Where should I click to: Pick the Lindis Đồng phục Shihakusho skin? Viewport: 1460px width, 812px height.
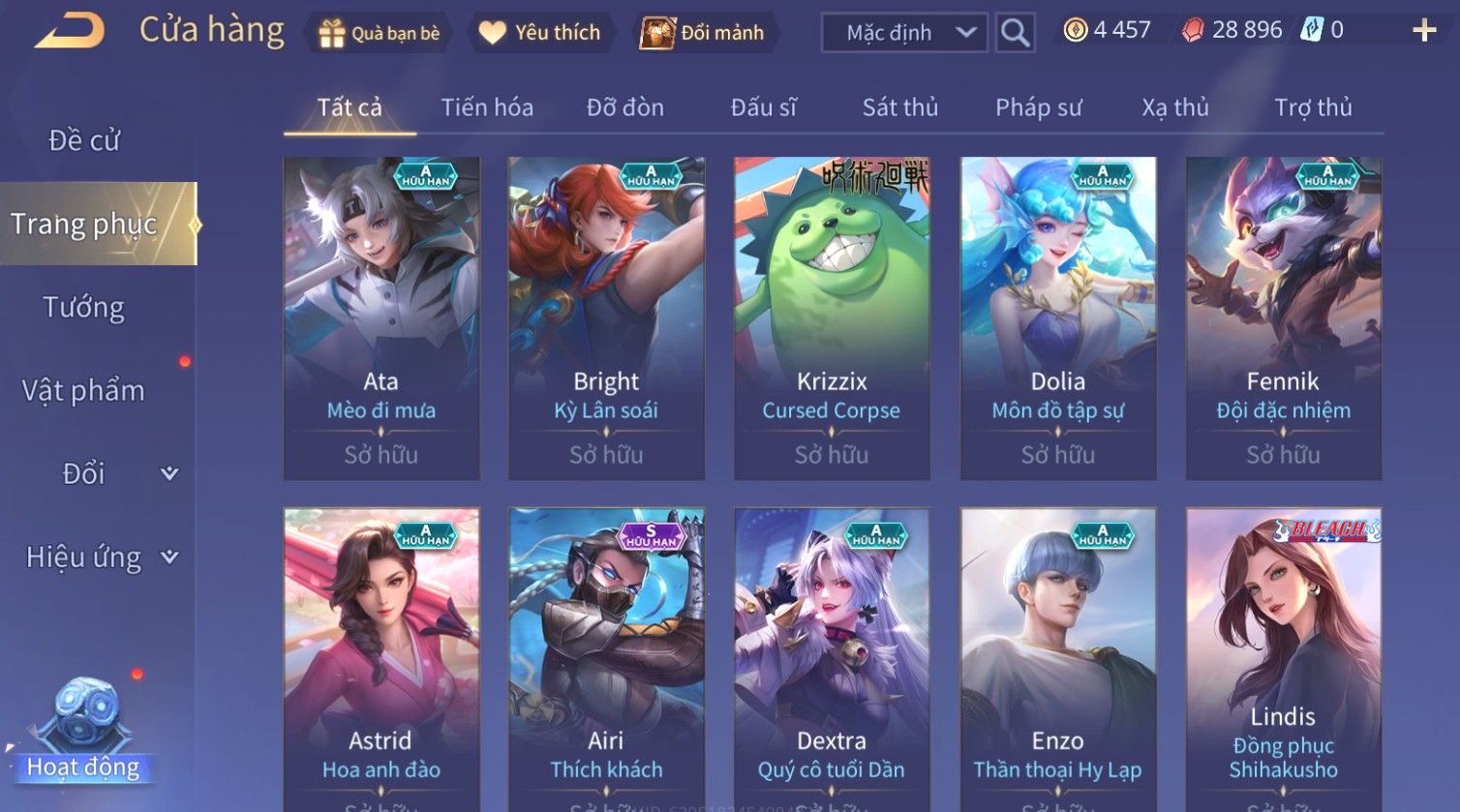(x=1283, y=658)
